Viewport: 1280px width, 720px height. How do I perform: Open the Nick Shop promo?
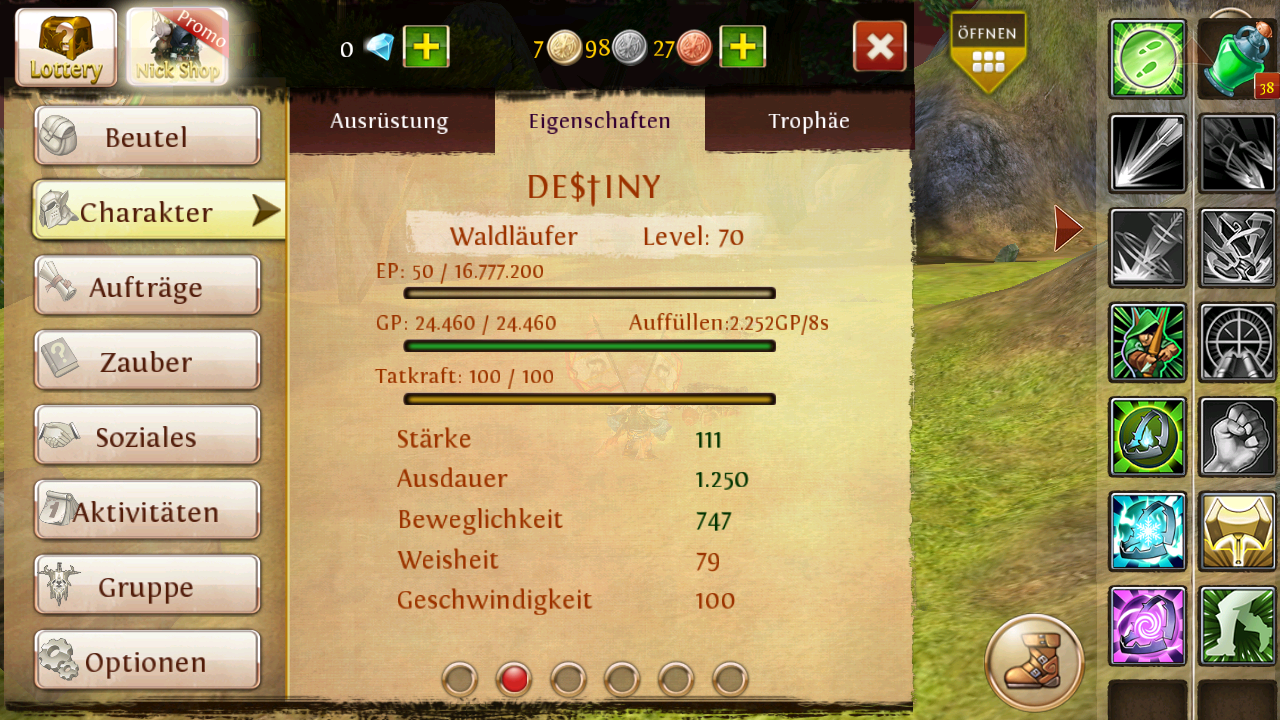[177, 47]
